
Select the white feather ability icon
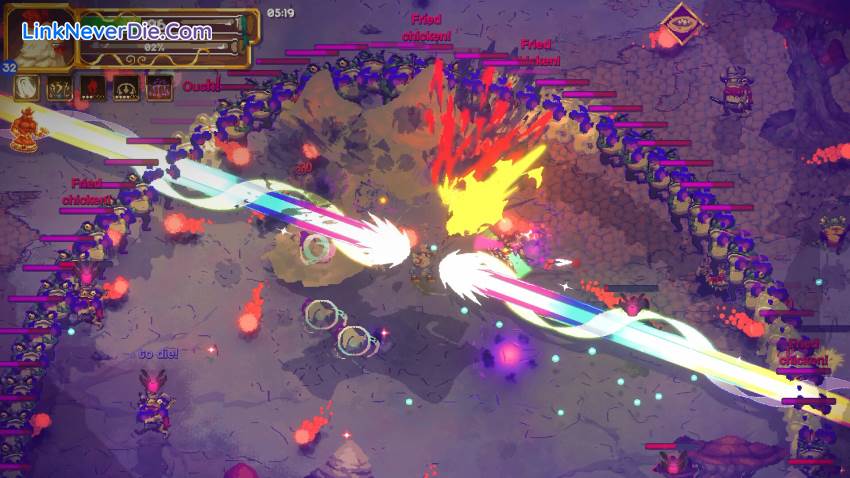coord(26,88)
